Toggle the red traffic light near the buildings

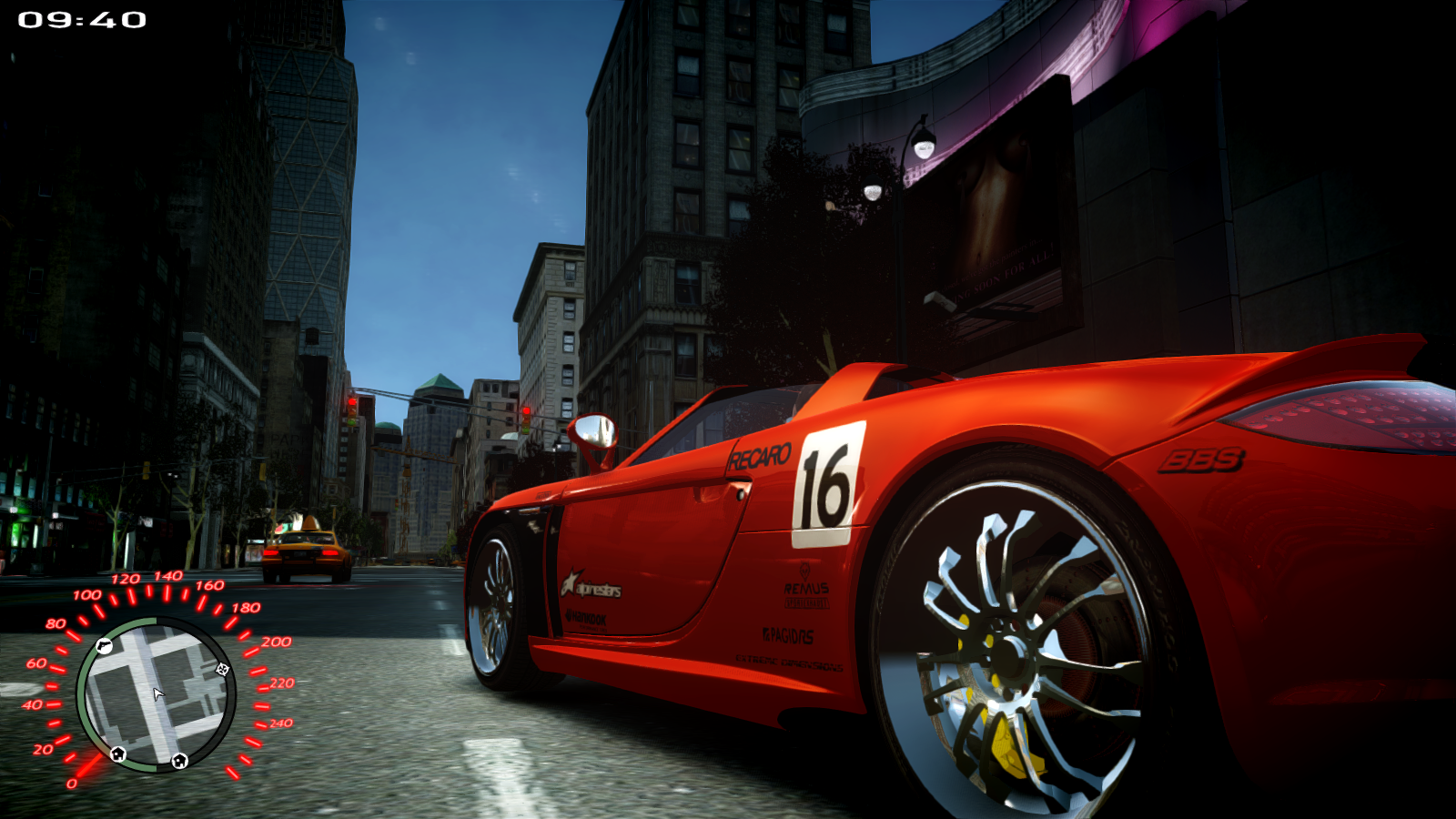[x=527, y=409]
